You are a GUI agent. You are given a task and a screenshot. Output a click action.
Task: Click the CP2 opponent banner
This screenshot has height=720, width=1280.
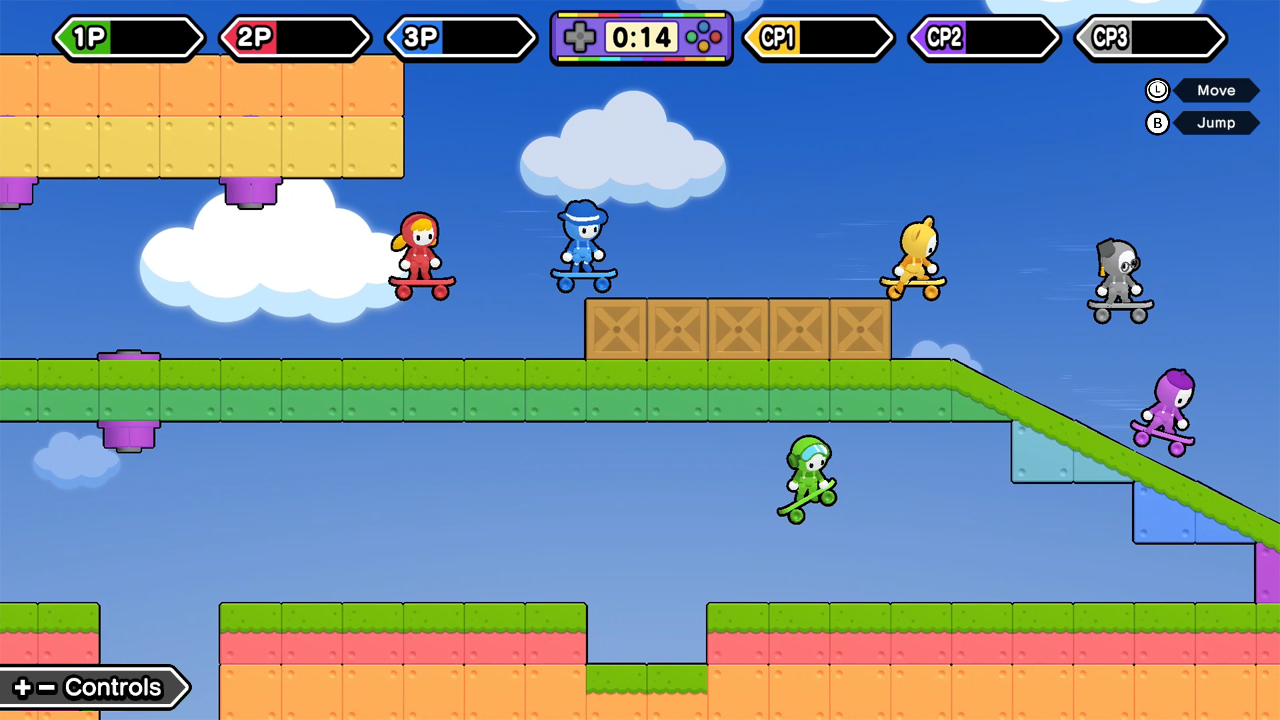pos(982,38)
